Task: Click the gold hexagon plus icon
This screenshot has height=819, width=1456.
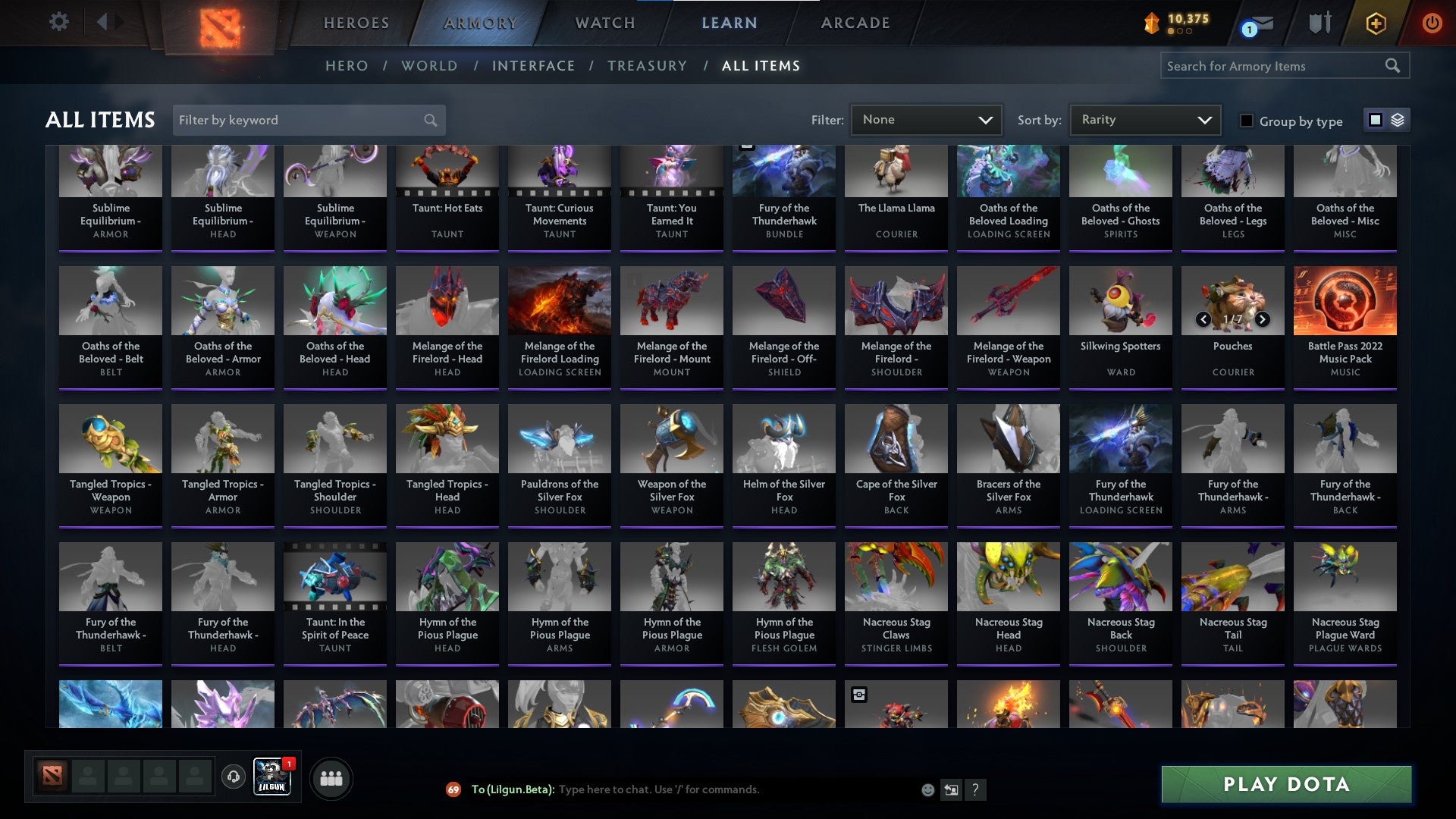Action: pos(1376,23)
